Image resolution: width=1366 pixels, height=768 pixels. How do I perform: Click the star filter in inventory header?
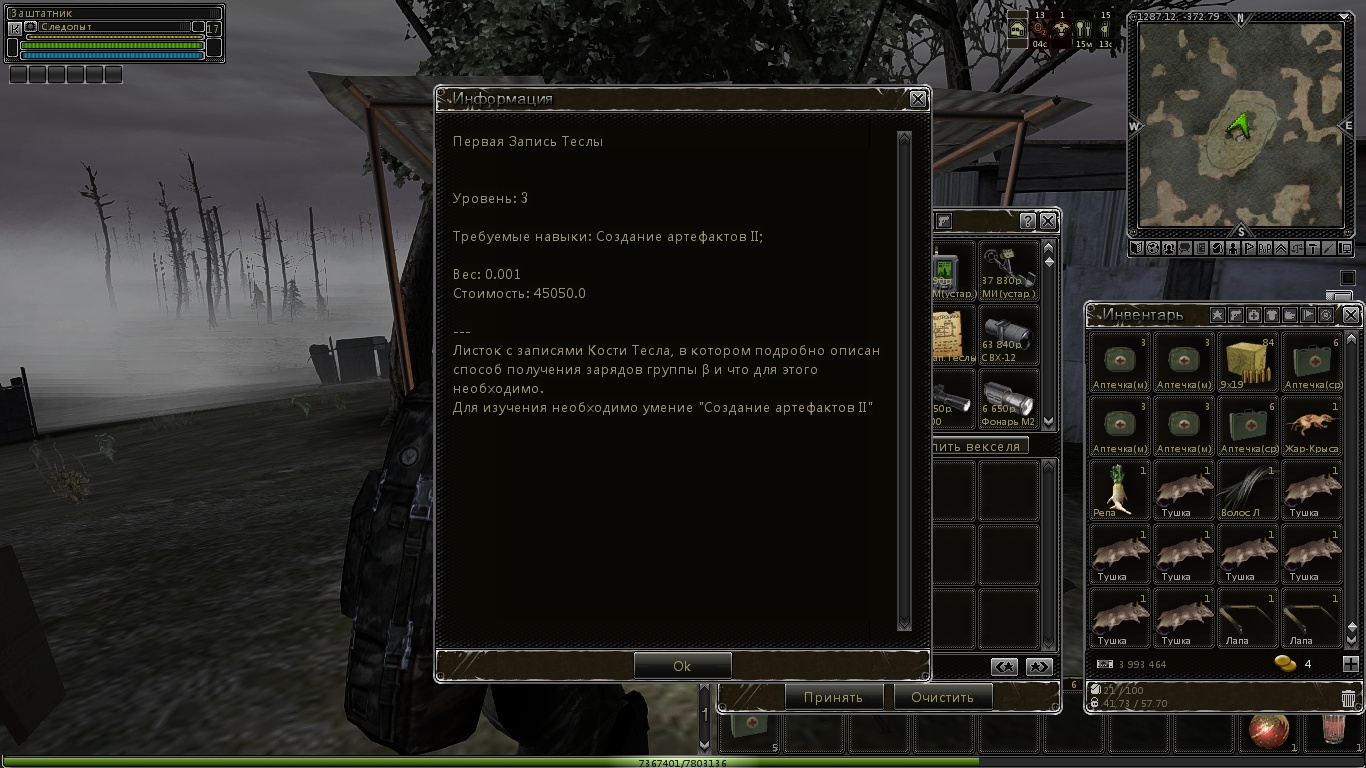coord(1218,315)
